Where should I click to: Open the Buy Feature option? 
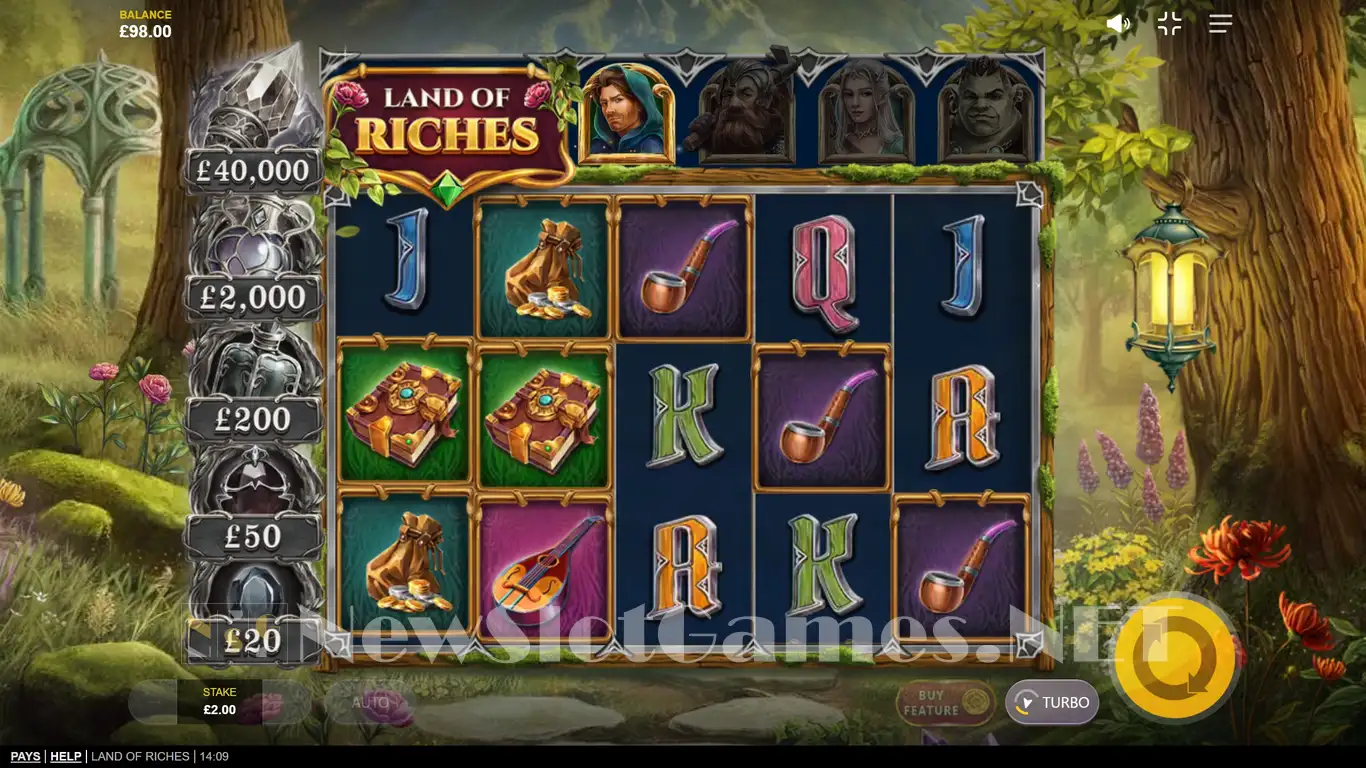944,702
